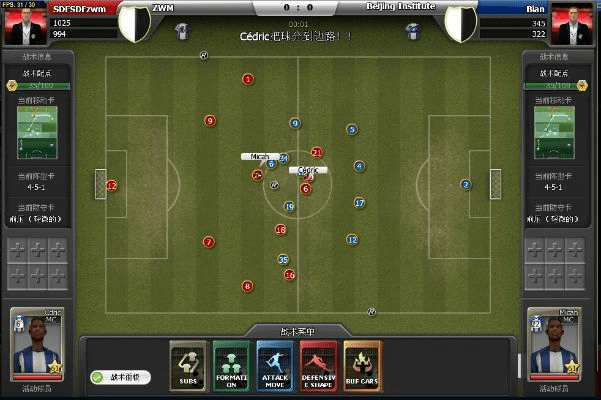Select the FORMATION tactic card
The image size is (601, 400).
[x=231, y=365]
